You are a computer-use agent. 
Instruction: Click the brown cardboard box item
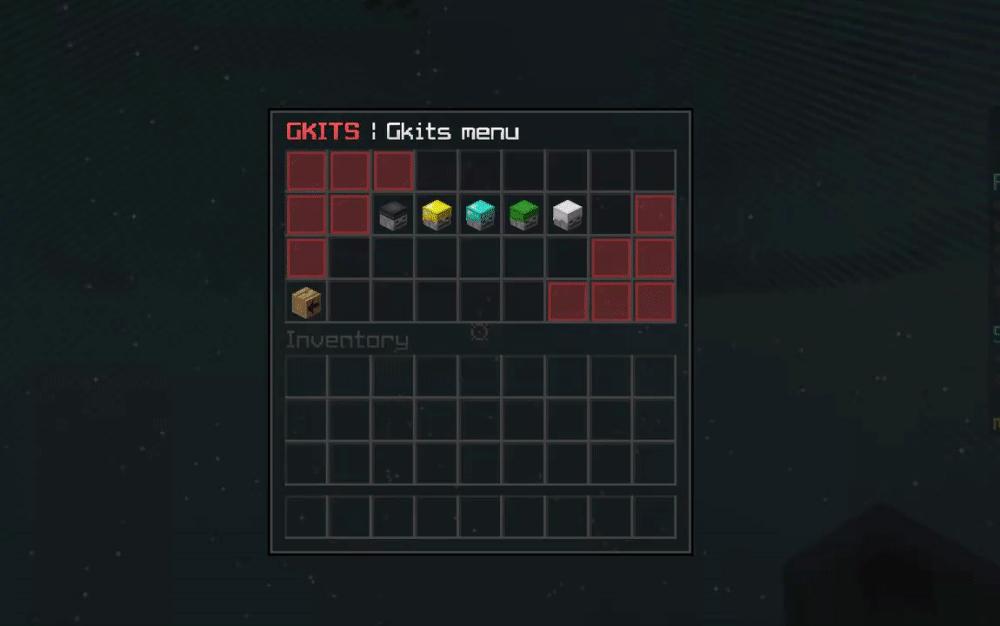(x=306, y=301)
